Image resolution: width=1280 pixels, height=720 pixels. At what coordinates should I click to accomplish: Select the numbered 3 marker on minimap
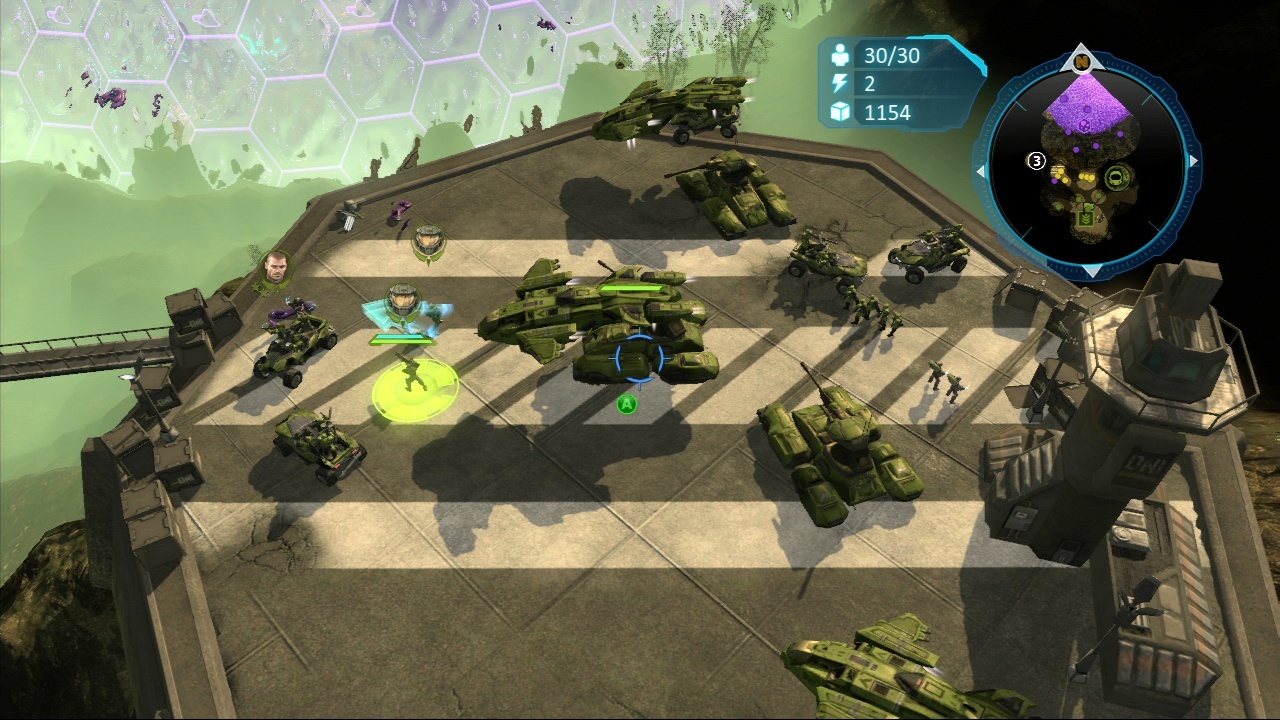point(1036,161)
